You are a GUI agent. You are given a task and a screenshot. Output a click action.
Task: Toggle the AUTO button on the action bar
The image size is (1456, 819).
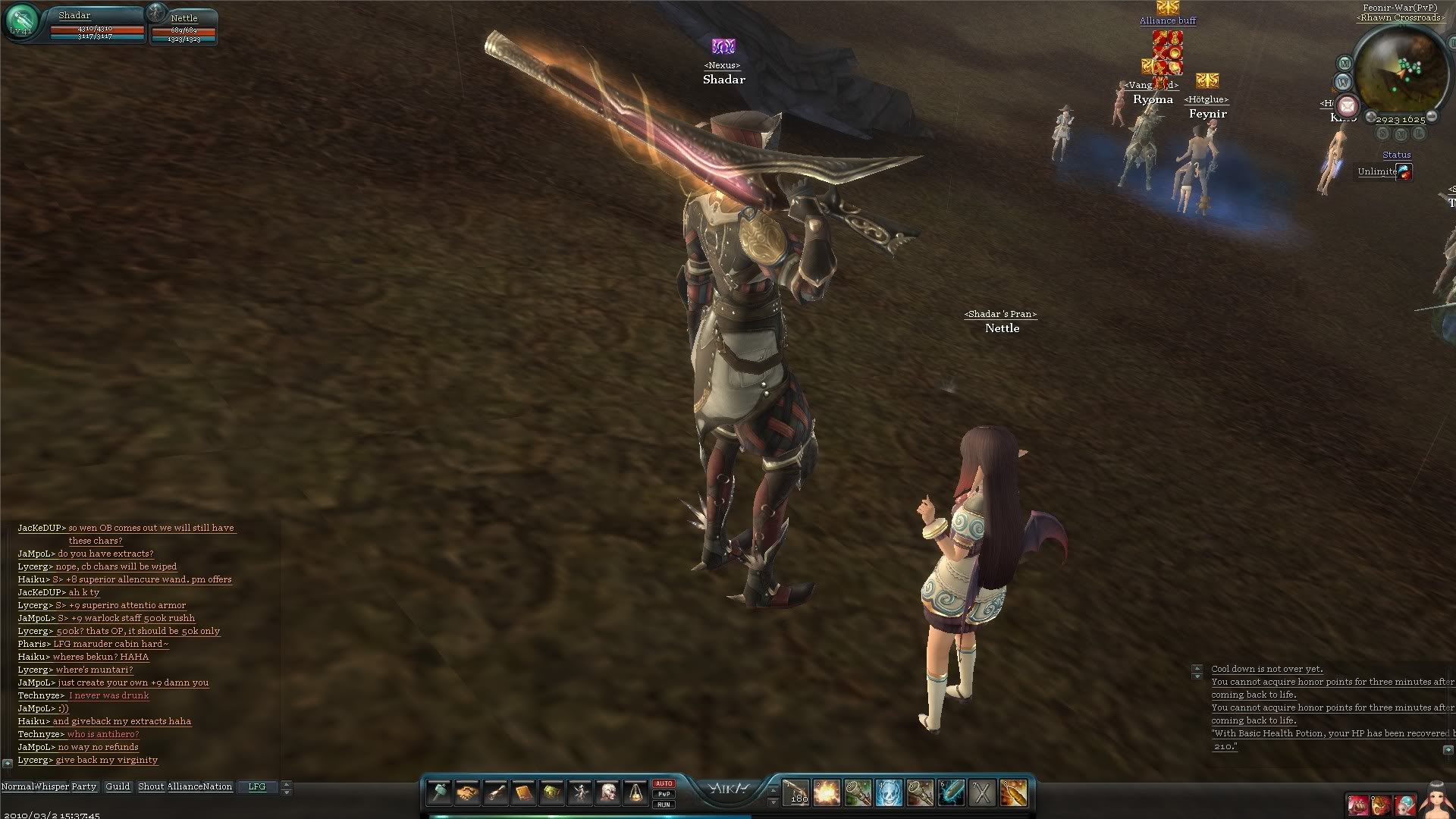[664, 783]
